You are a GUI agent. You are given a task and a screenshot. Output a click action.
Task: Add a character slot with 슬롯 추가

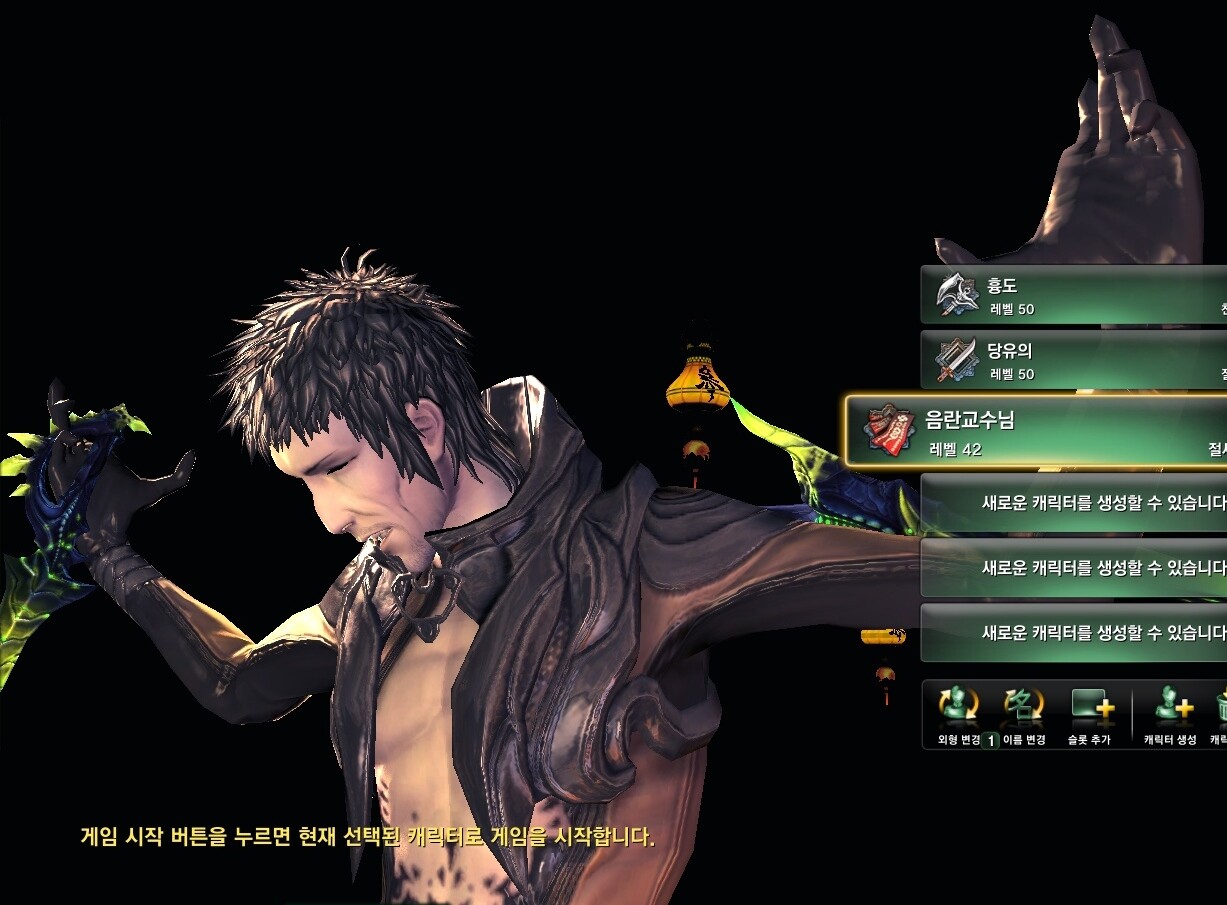pos(1091,714)
